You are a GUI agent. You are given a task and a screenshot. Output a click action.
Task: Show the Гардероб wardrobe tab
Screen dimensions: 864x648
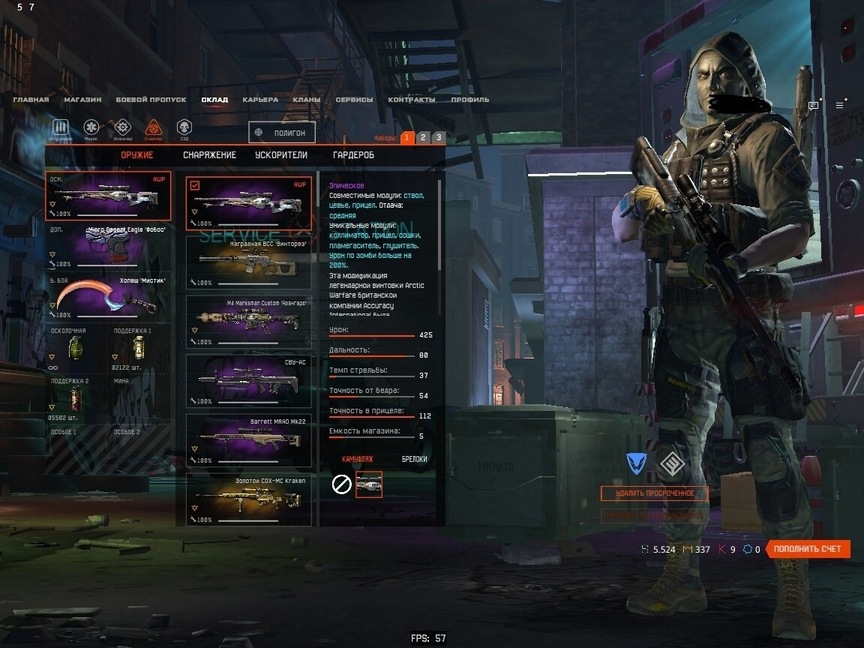tap(353, 155)
